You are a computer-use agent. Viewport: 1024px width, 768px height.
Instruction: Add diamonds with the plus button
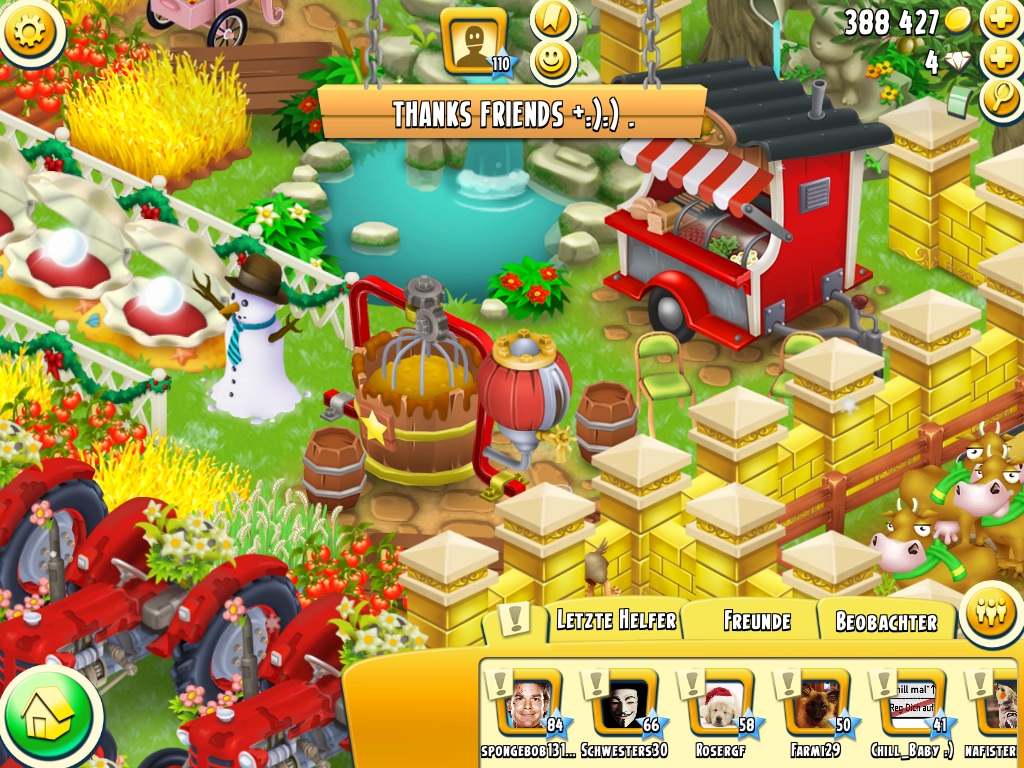[1000, 60]
